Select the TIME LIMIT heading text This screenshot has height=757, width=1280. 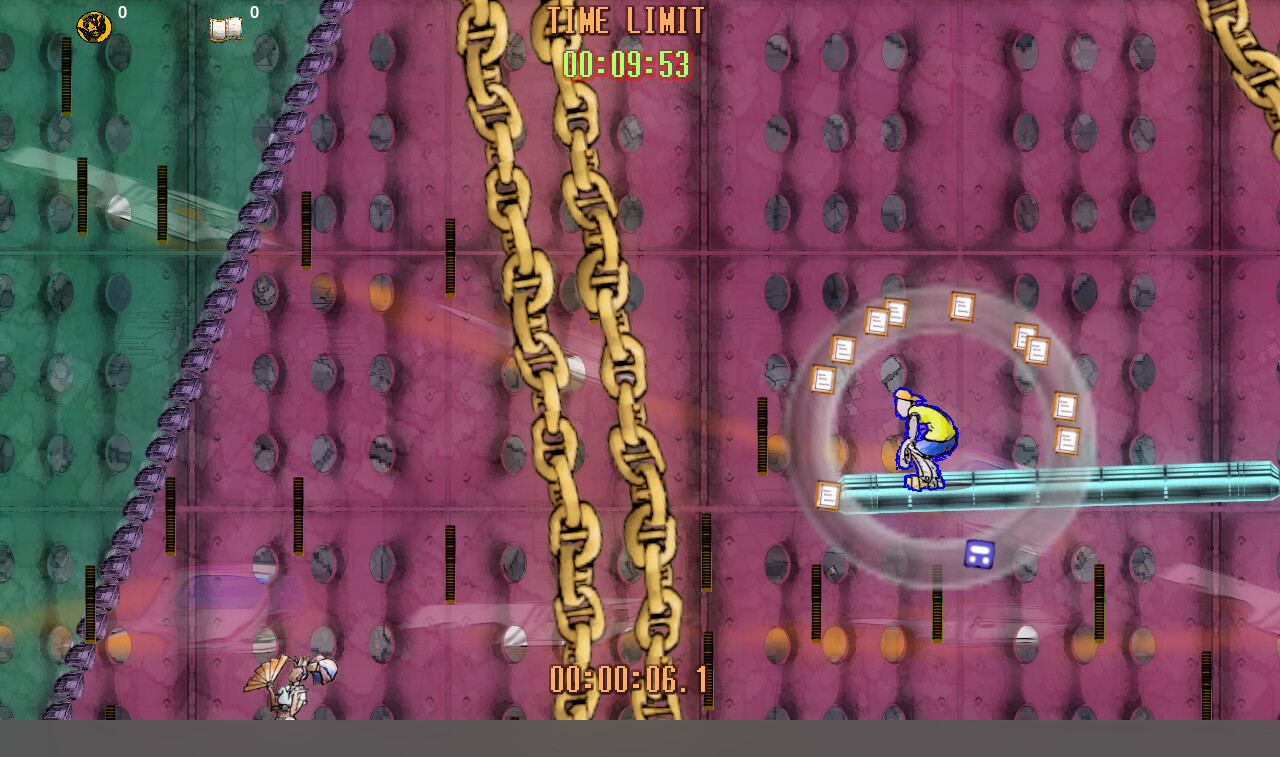pos(625,22)
